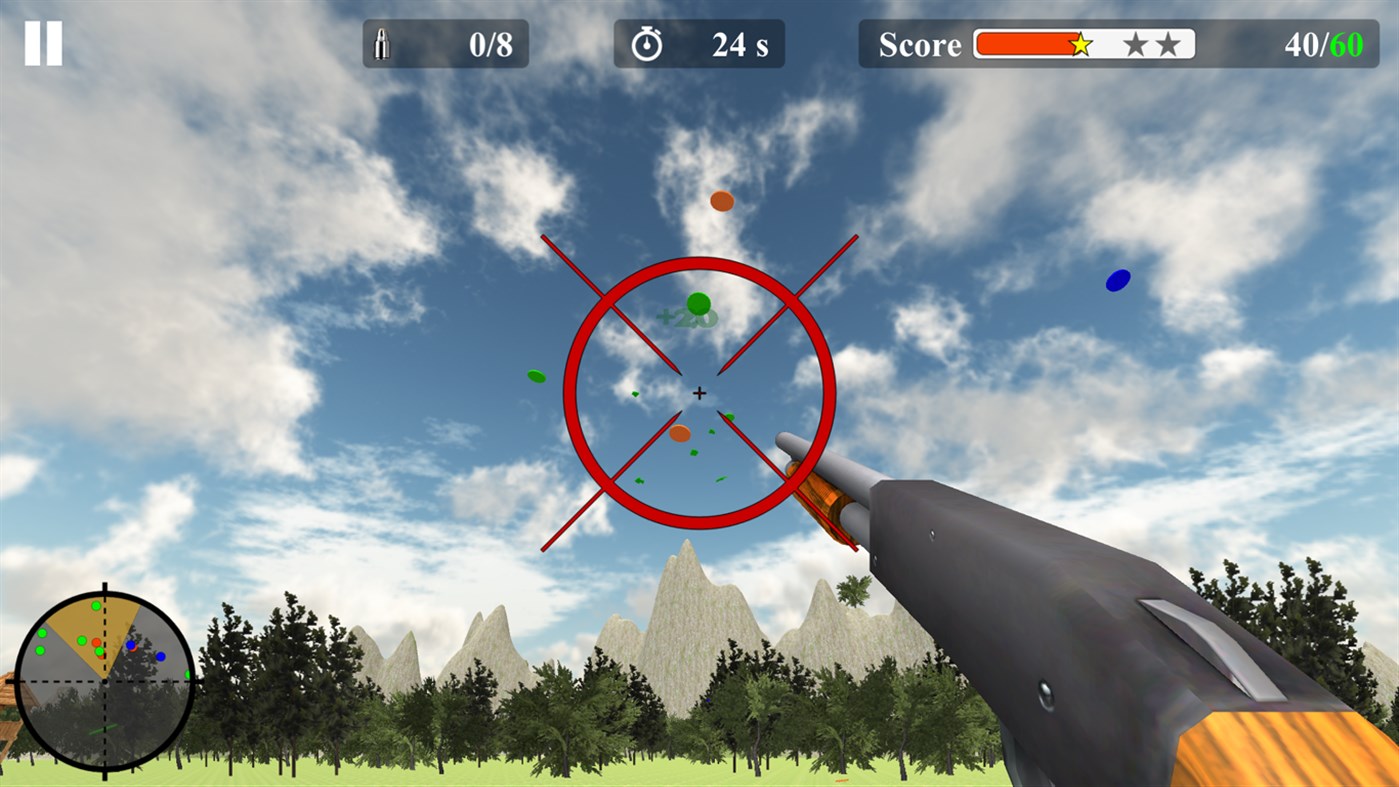
Task: Shoot the orange clay inside the reticle
Action: tap(682, 434)
